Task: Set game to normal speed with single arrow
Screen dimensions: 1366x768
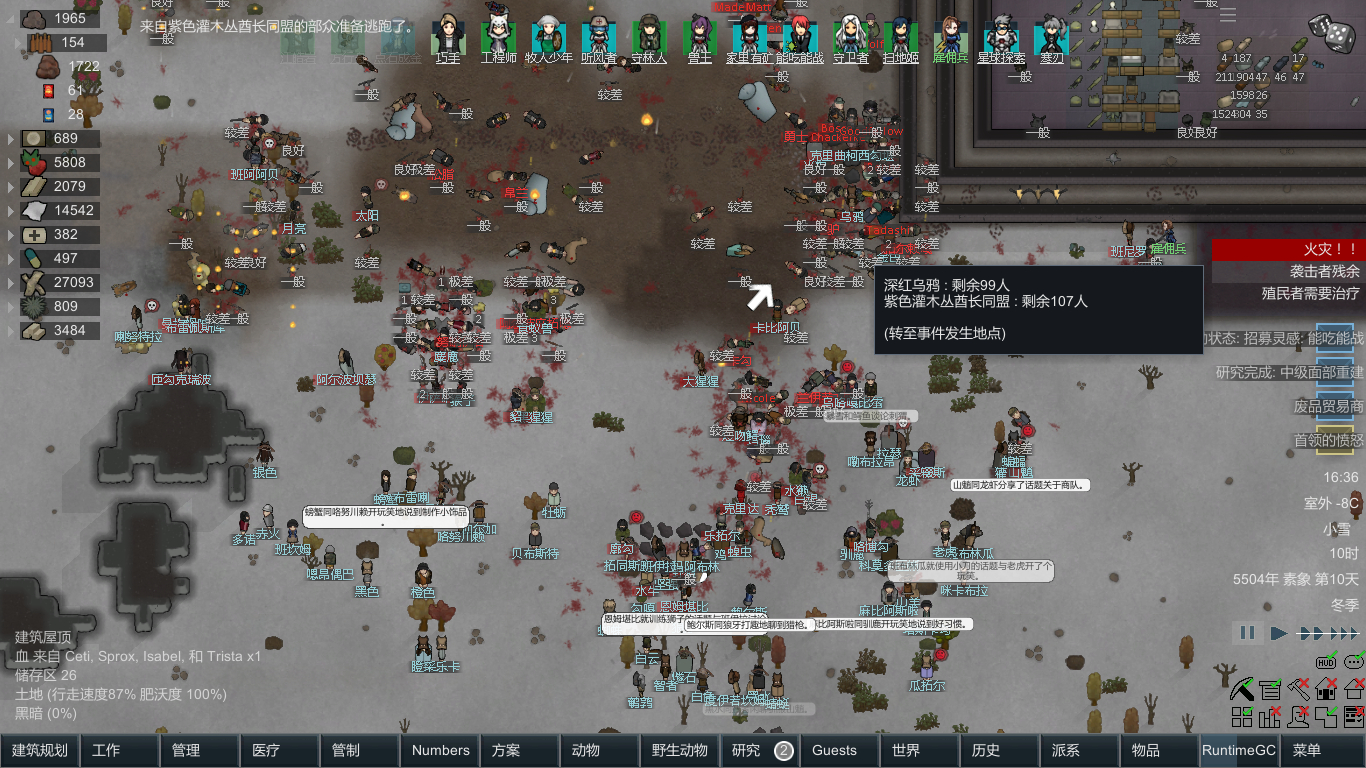Action: click(1279, 633)
